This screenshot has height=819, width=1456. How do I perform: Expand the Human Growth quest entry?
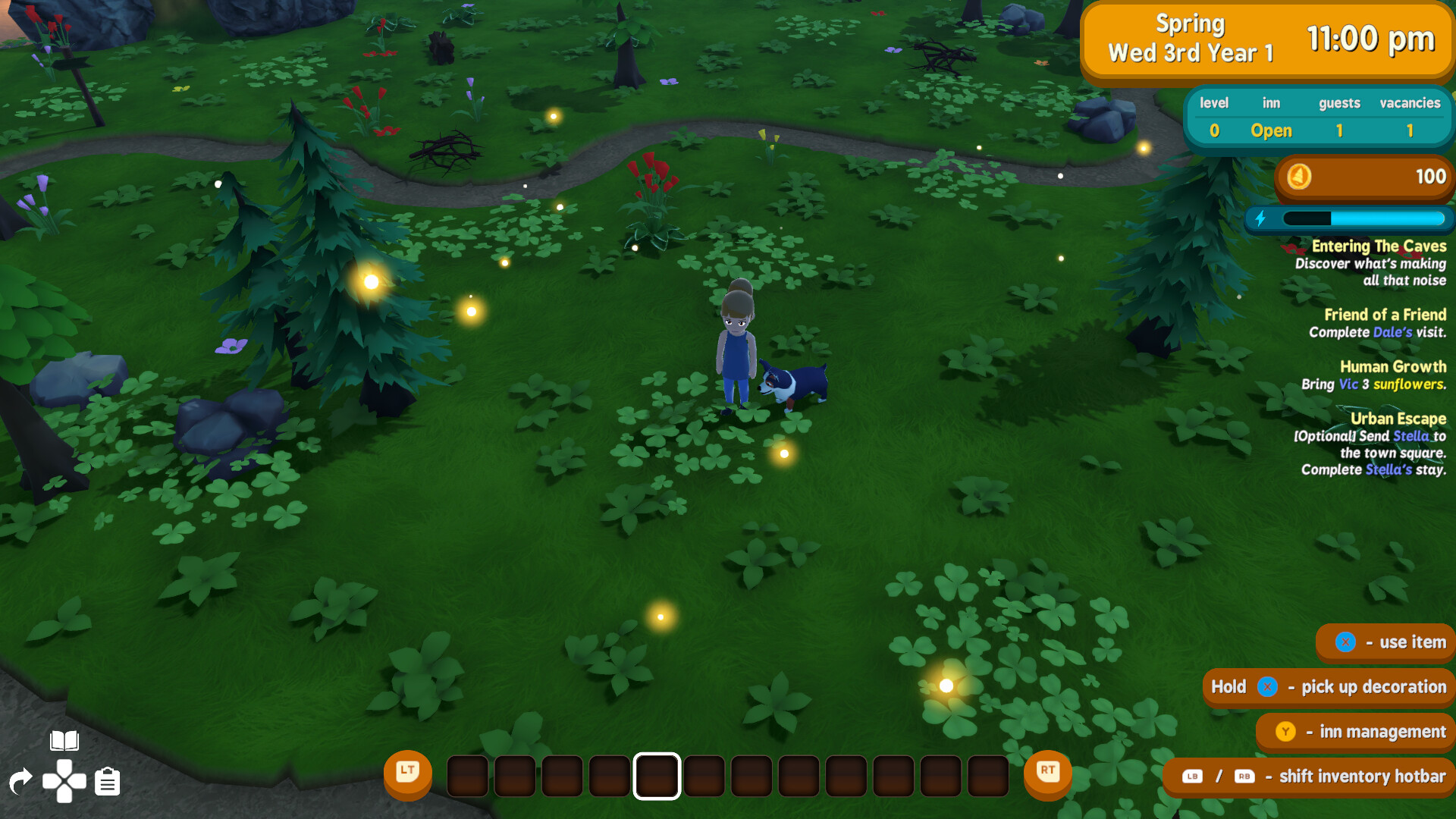1393,366
